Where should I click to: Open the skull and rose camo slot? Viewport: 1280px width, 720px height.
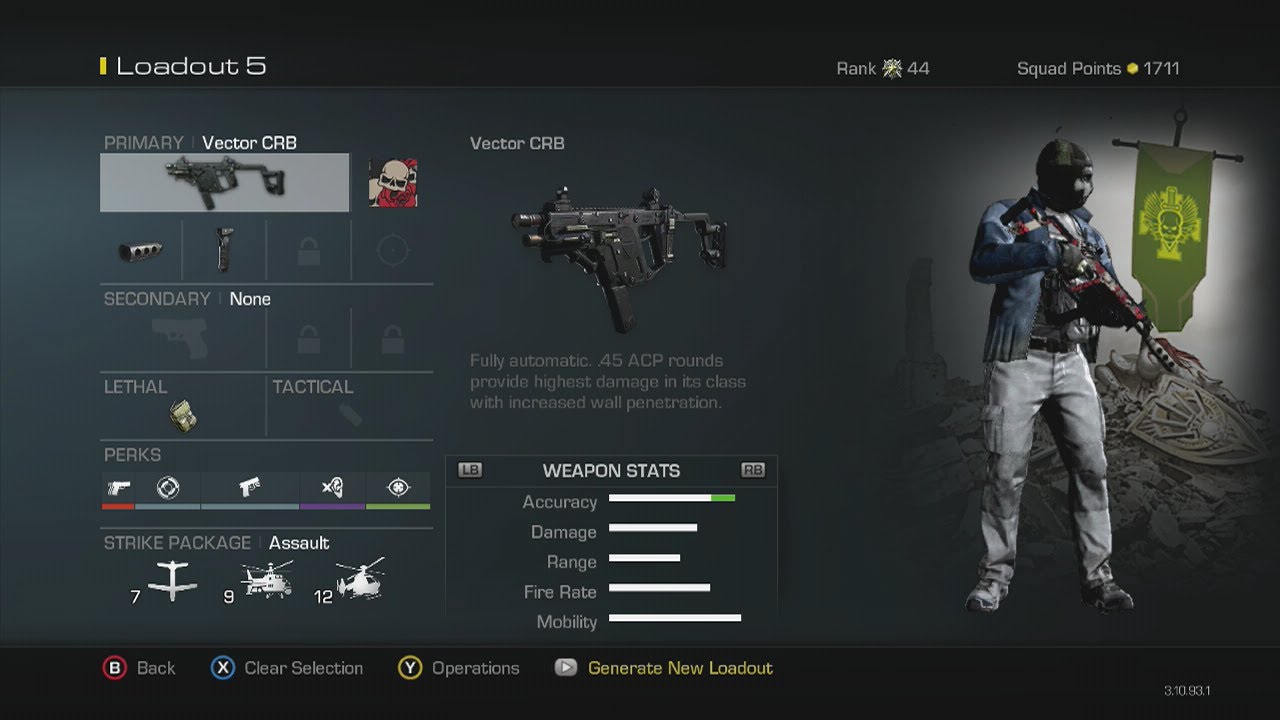[392, 182]
